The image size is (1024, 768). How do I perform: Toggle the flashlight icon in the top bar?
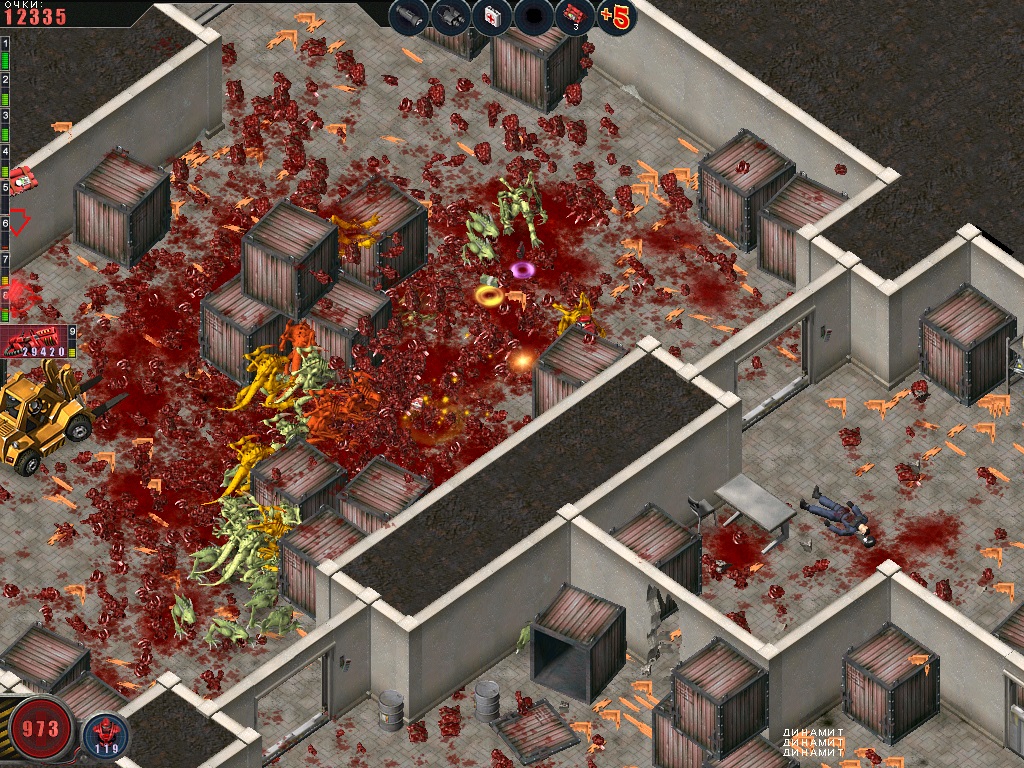coord(408,16)
